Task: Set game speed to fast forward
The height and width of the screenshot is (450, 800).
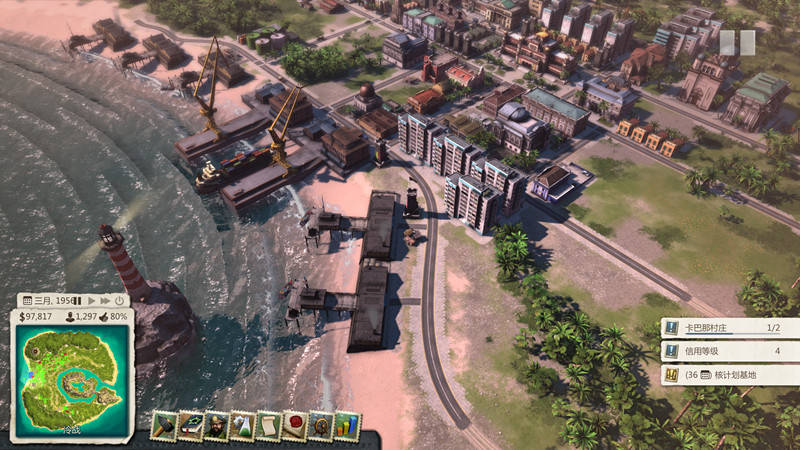Action: 104,300
